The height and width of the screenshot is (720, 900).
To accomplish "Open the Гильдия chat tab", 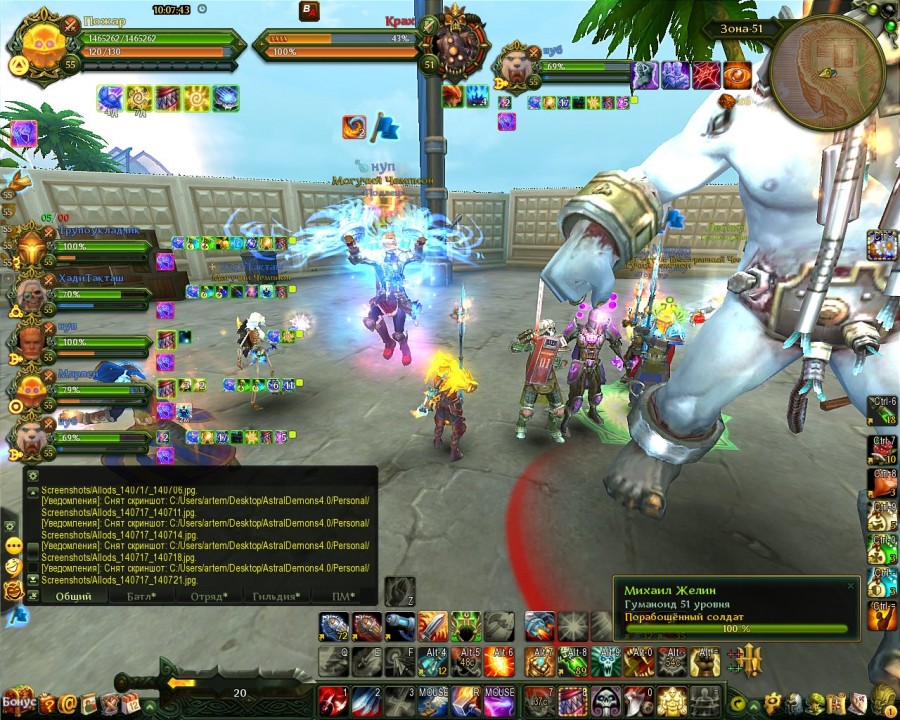I will (x=277, y=596).
